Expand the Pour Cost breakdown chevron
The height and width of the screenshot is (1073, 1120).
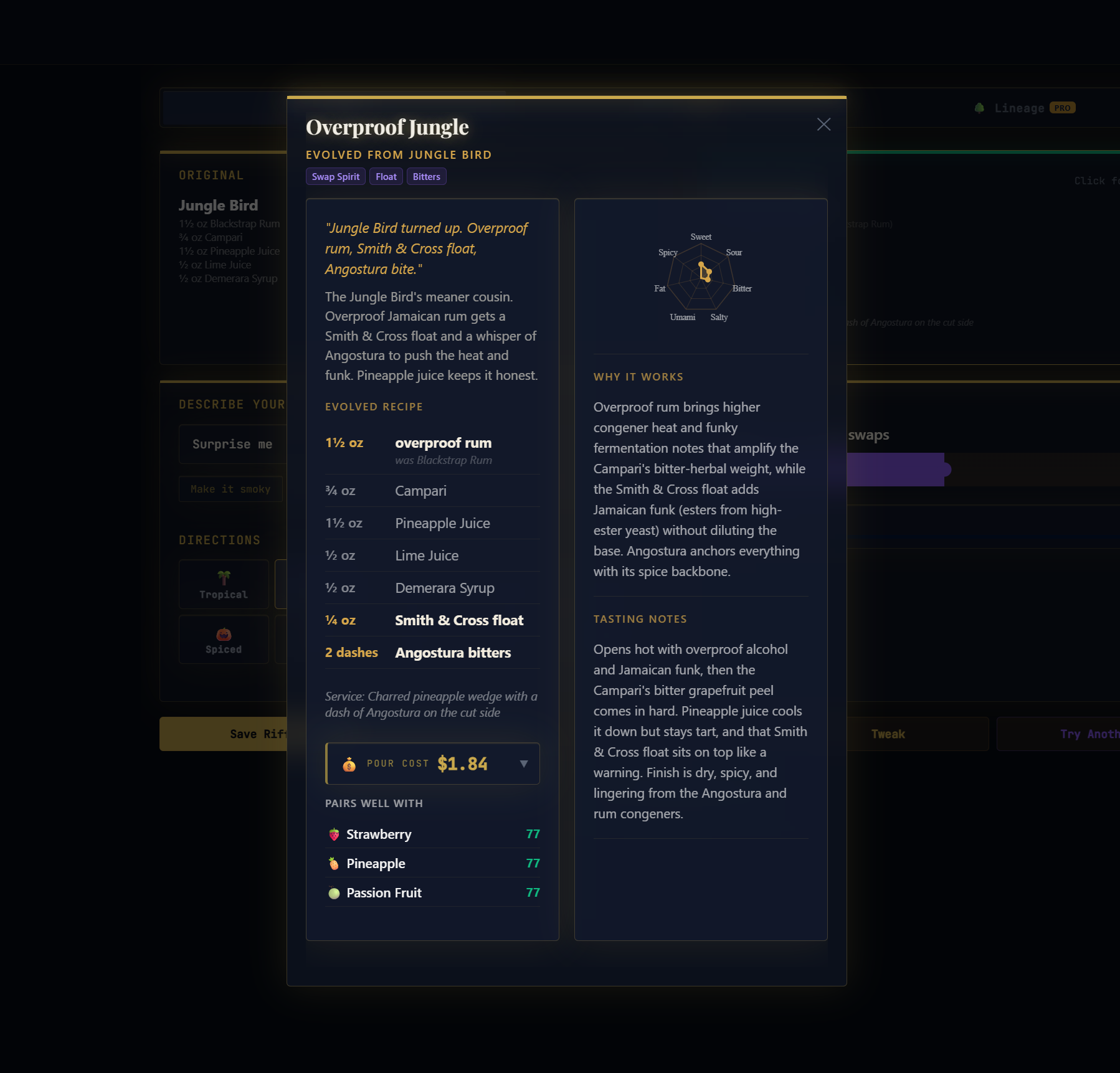pos(524,763)
